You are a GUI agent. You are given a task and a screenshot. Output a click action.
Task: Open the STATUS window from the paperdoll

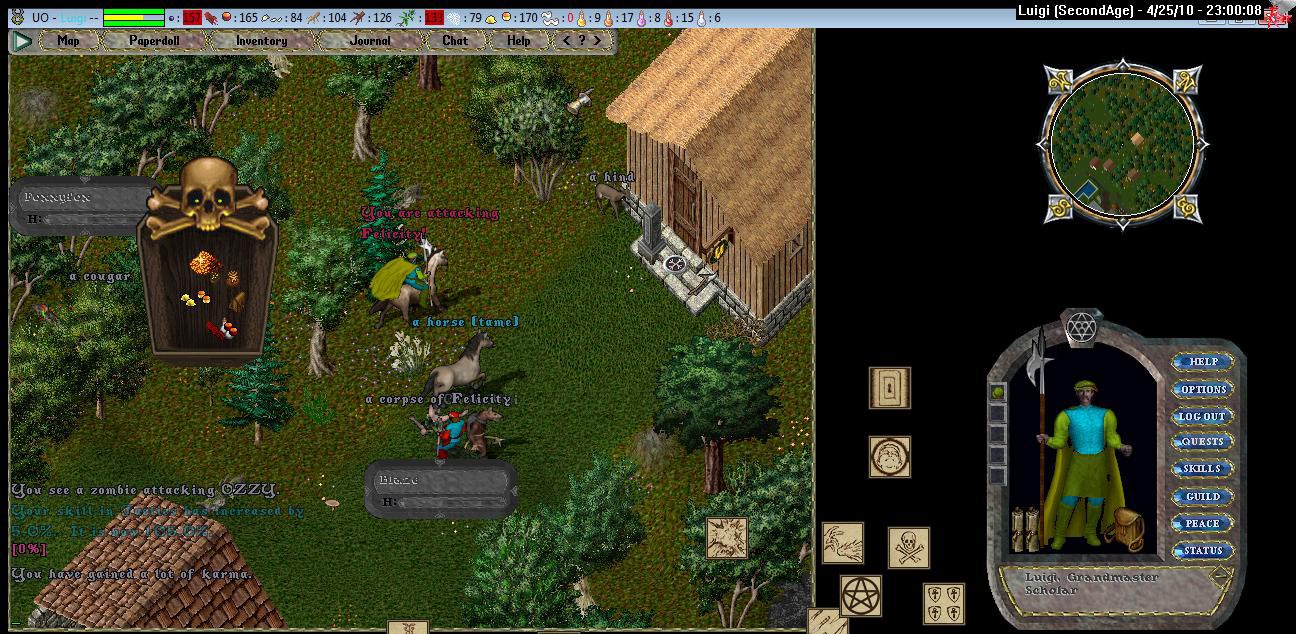pyautogui.click(x=1202, y=550)
